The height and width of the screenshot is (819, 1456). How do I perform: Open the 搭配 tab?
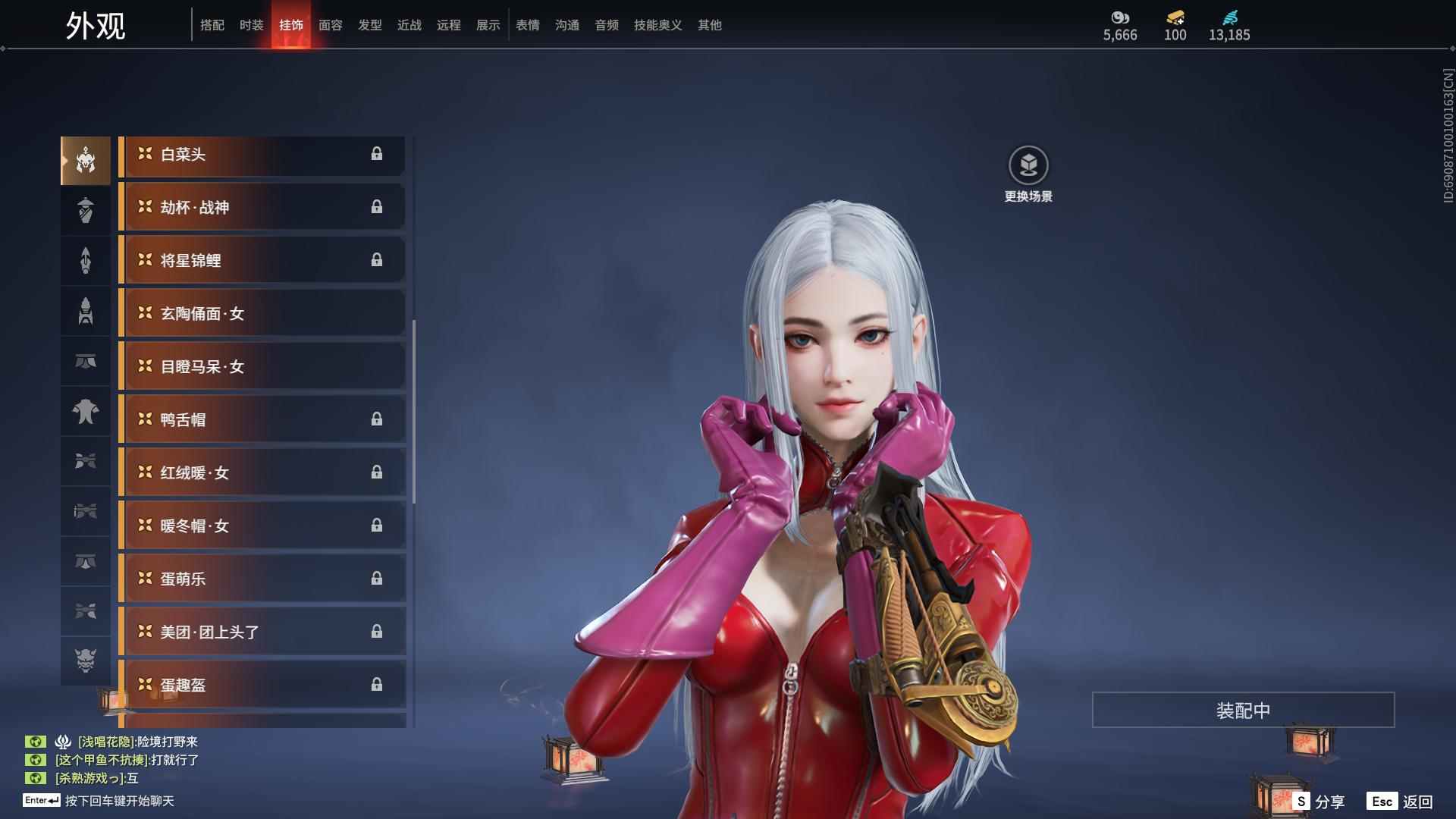tap(212, 25)
